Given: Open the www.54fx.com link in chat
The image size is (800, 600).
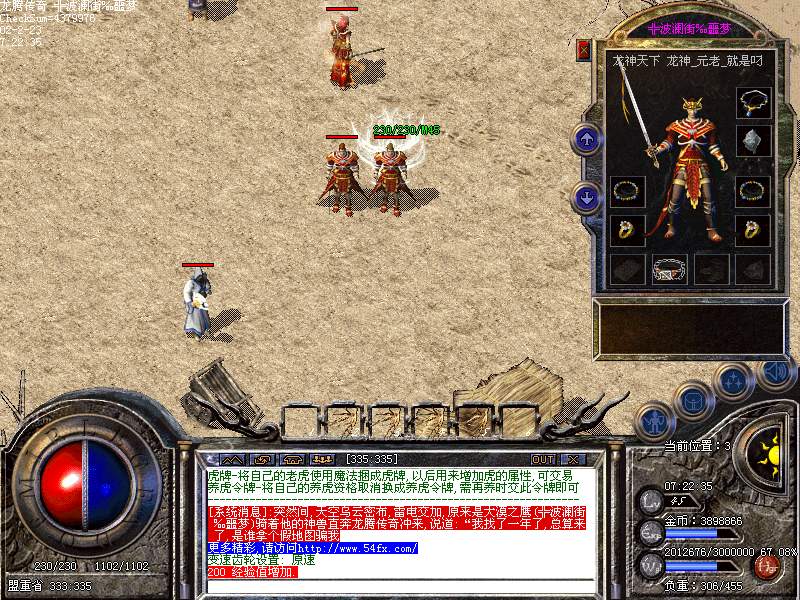Looking at the screenshot, I should 348,548.
